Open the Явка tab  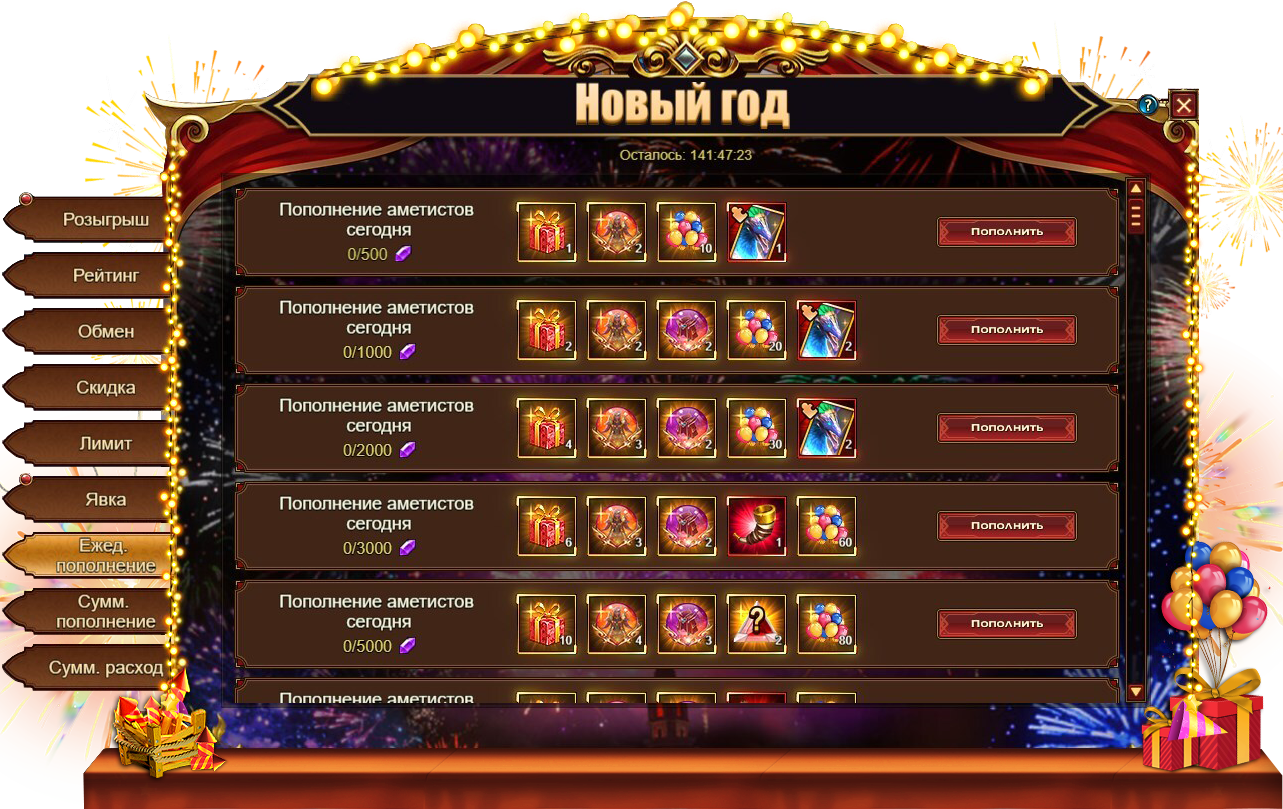coord(105,499)
